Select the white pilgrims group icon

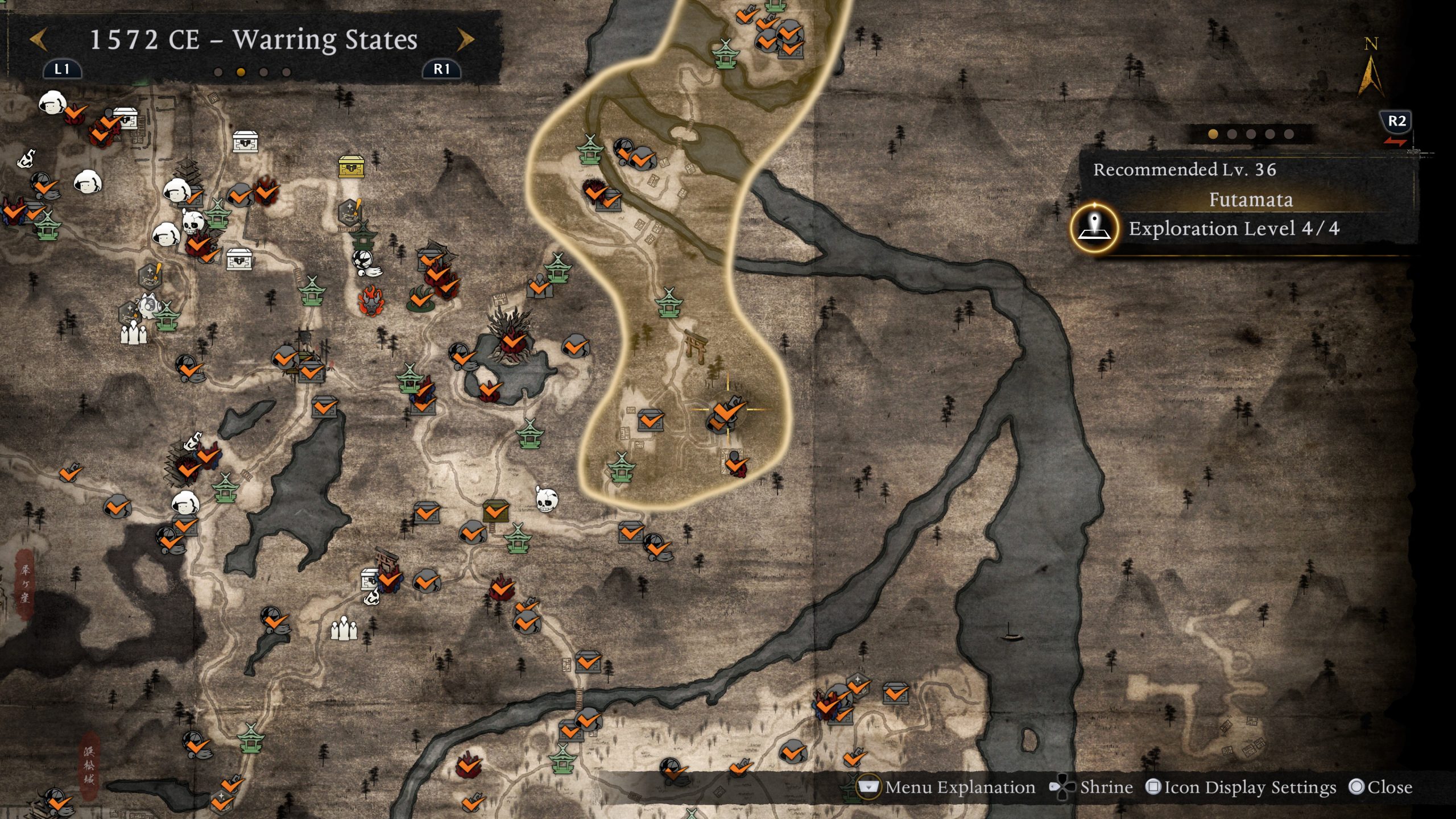344,628
